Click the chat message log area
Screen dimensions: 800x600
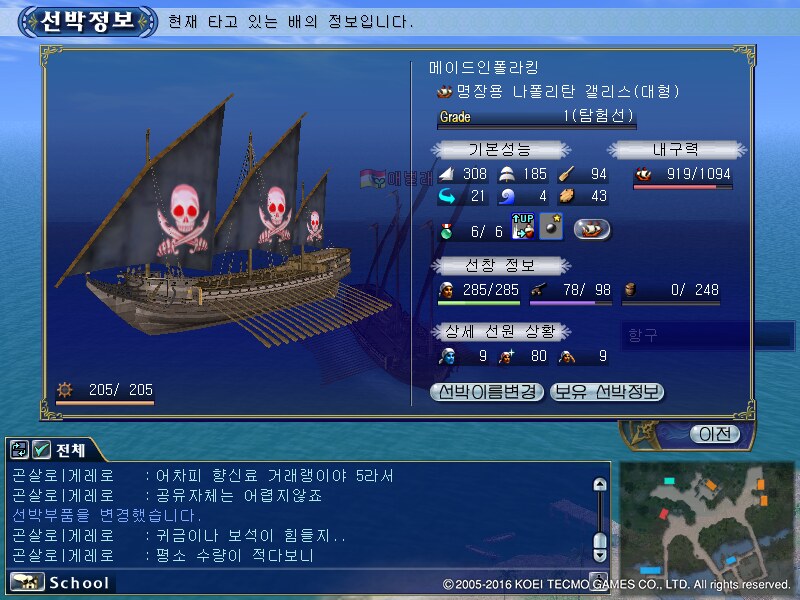(300, 515)
